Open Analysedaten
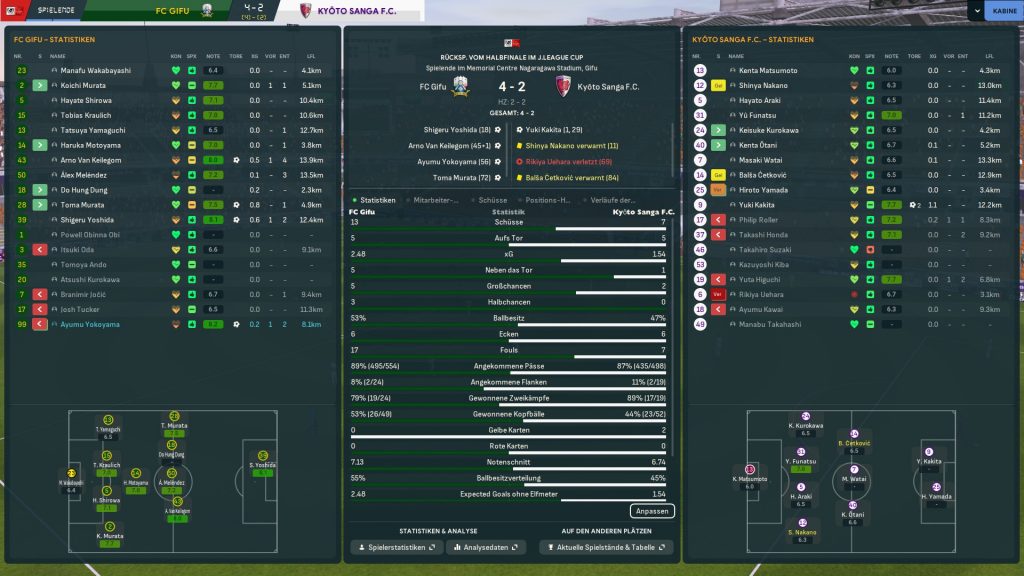 [486, 547]
